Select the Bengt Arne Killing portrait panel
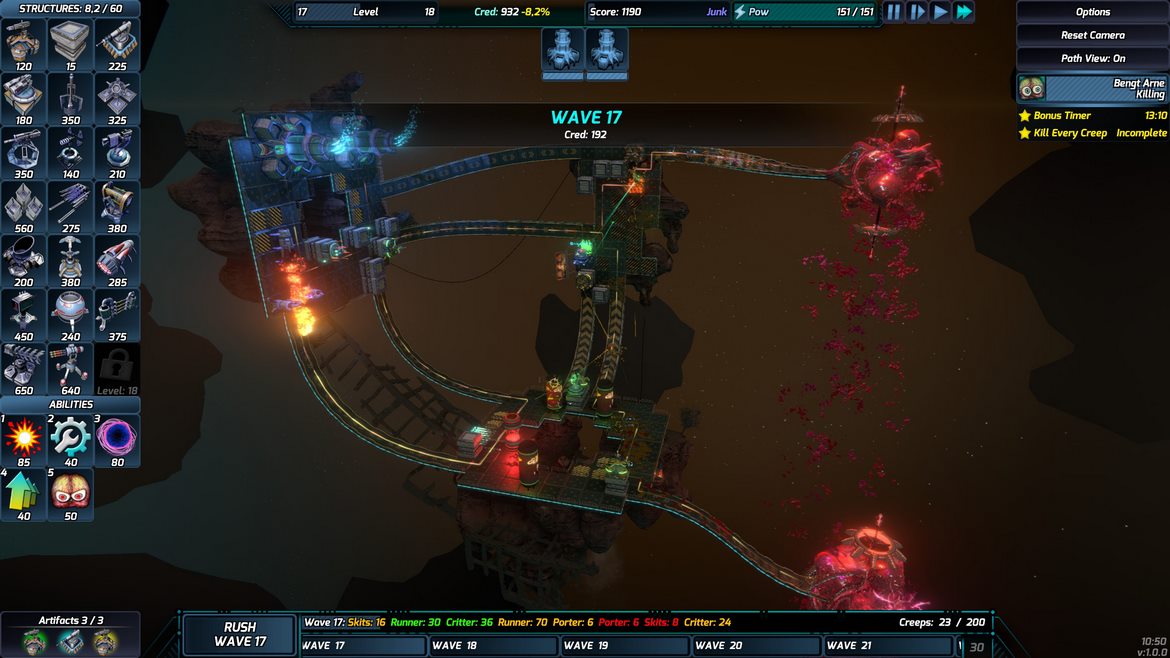The image size is (1170, 658). coord(1092,88)
